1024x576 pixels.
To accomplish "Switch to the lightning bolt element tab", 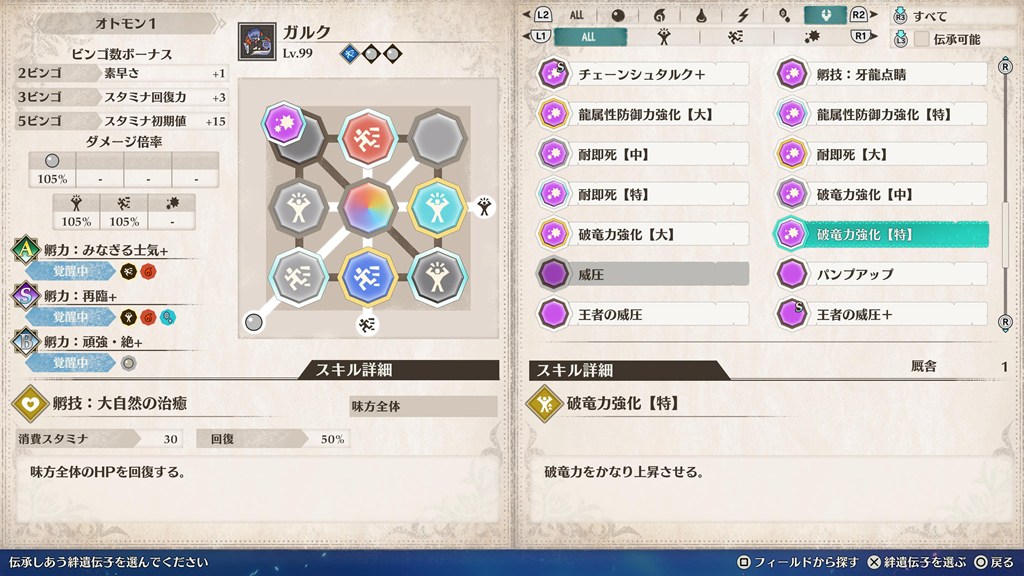I will click(743, 15).
